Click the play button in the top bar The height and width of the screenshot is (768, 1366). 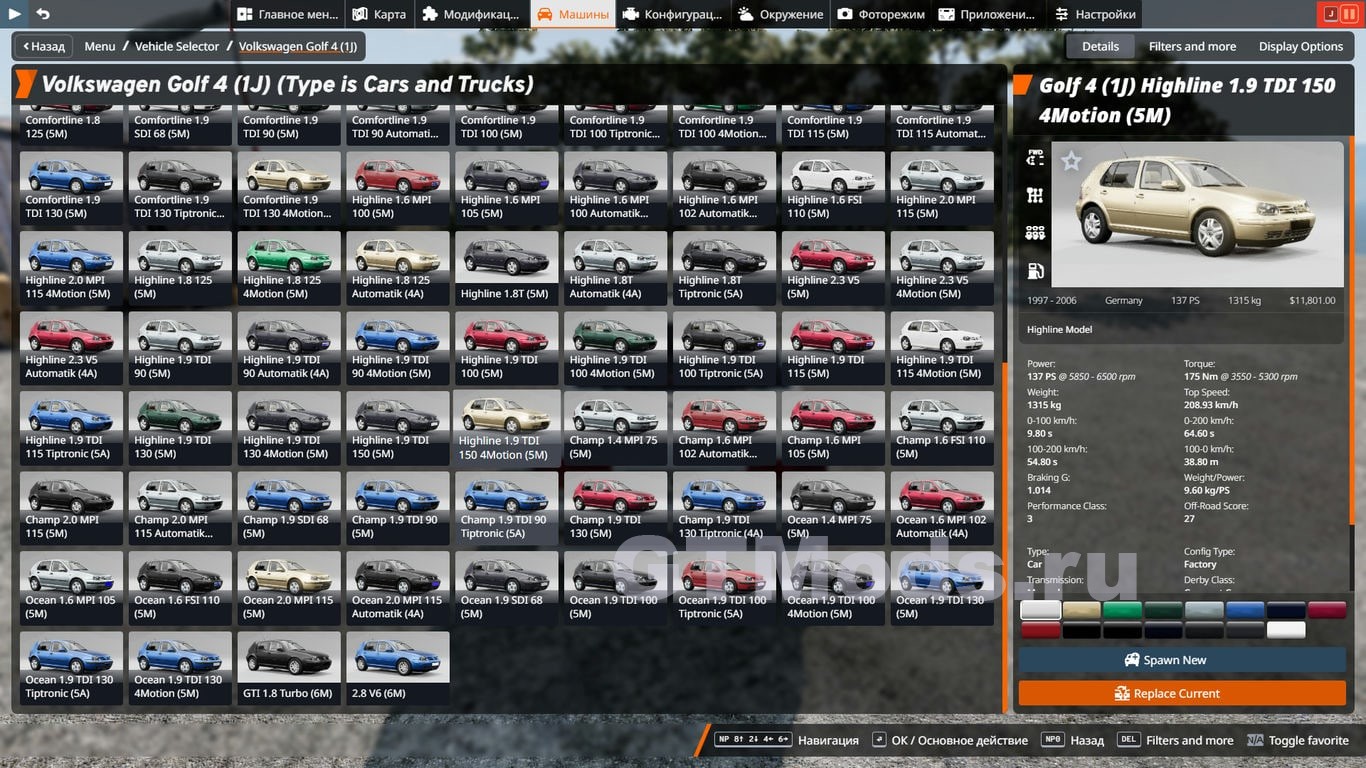click(x=15, y=14)
